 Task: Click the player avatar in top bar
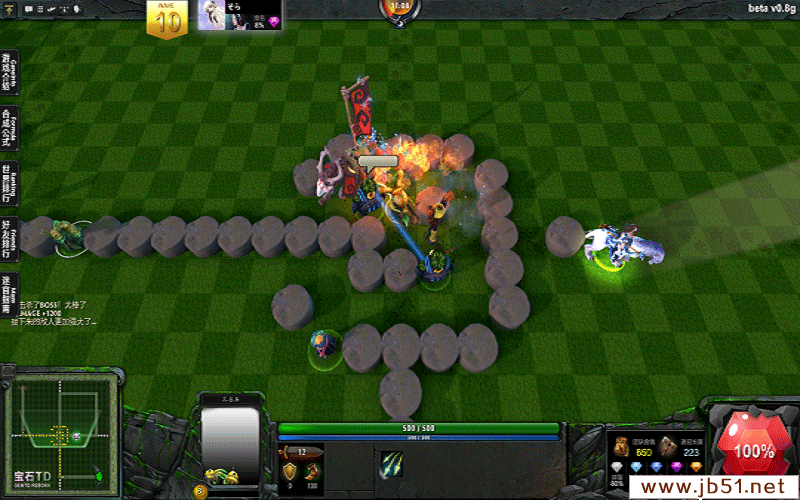(x=211, y=15)
